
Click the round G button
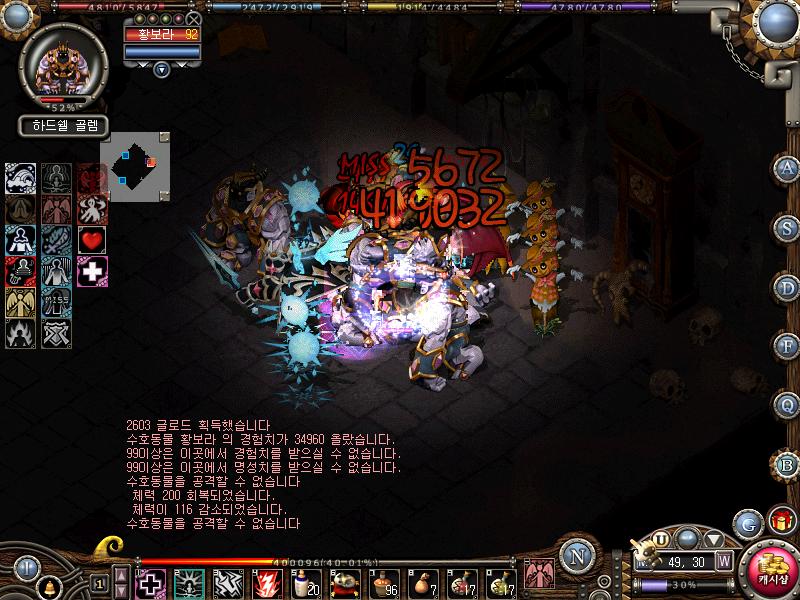click(747, 523)
